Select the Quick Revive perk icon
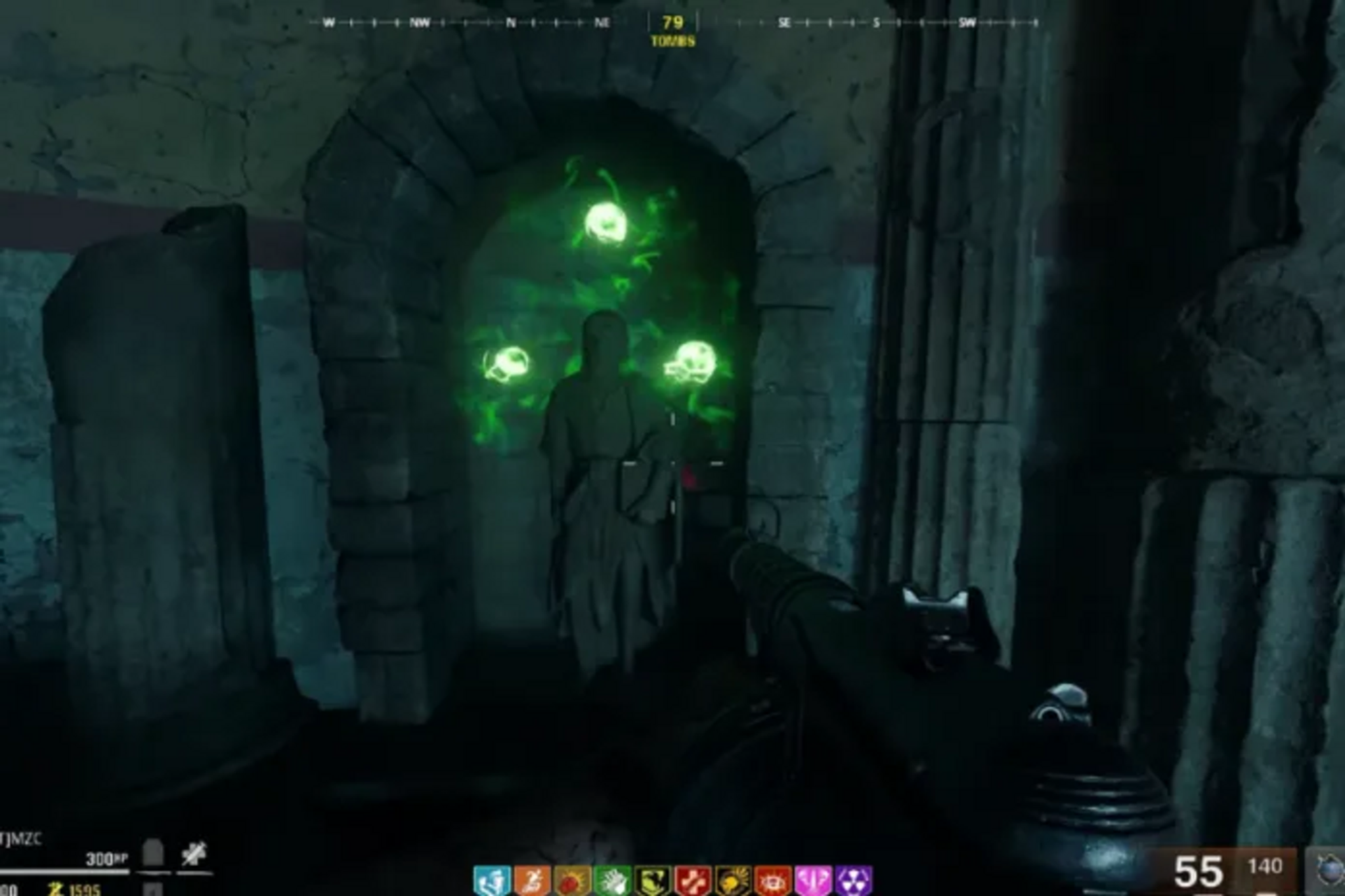The height and width of the screenshot is (896, 1345). [x=491, y=880]
